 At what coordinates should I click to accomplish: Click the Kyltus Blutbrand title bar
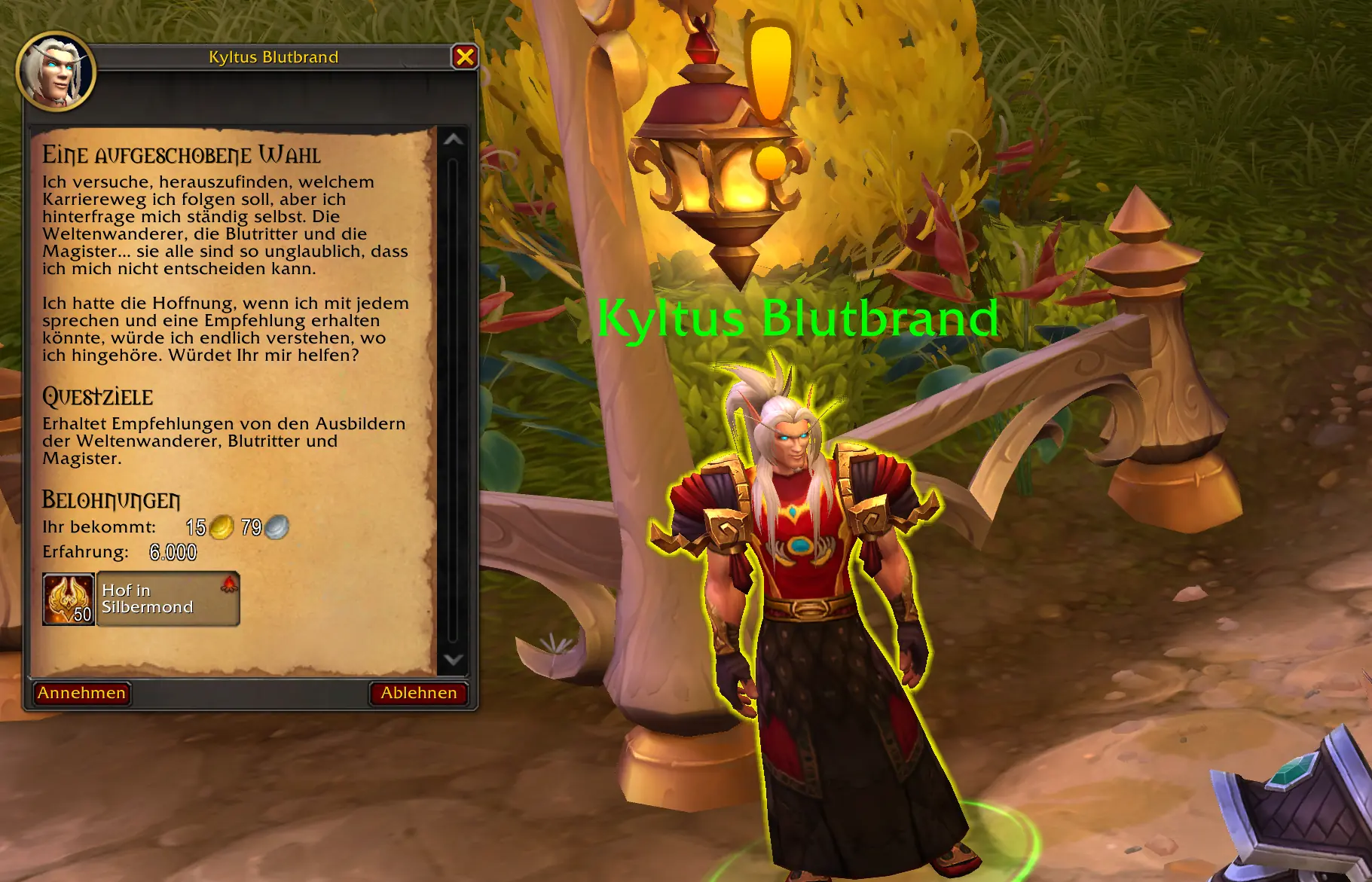[273, 56]
